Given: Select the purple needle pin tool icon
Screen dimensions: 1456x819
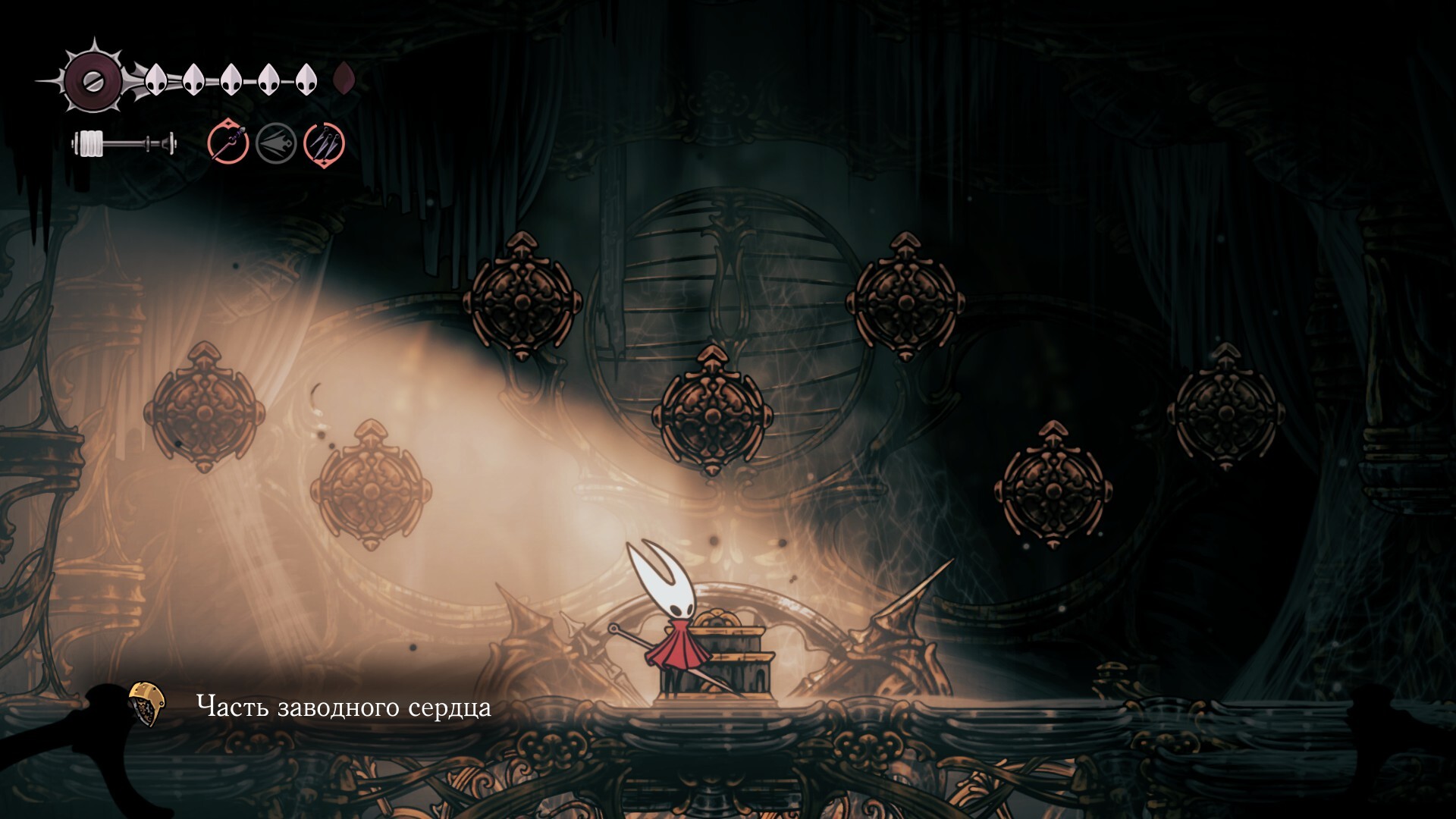Looking at the screenshot, I should (228, 143).
